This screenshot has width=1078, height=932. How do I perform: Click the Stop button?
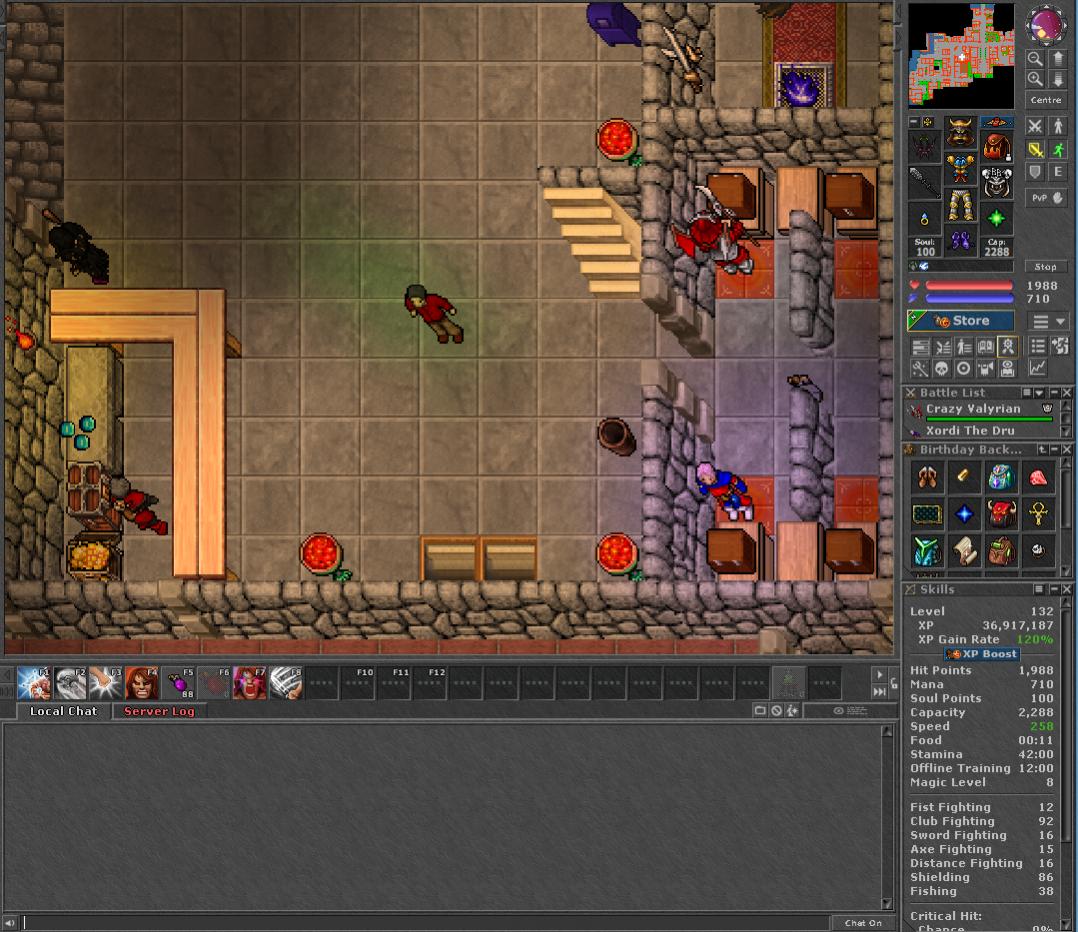pyautogui.click(x=1045, y=267)
